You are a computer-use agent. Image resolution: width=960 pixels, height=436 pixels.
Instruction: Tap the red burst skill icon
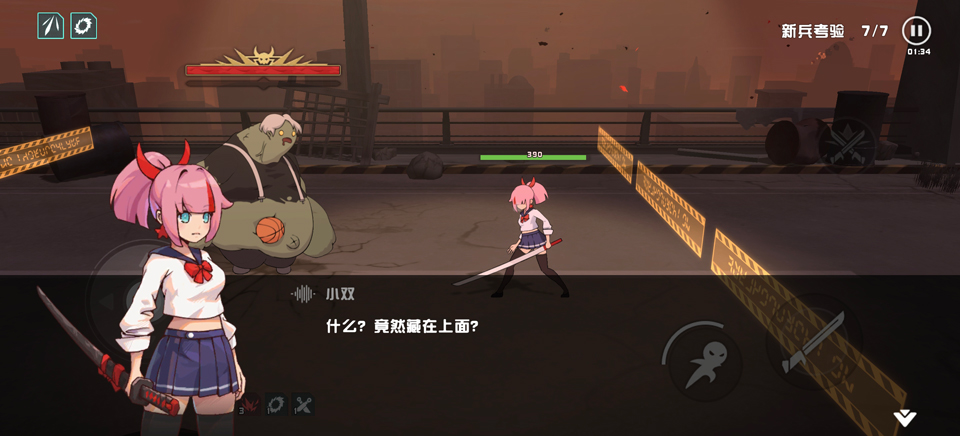(x=249, y=405)
